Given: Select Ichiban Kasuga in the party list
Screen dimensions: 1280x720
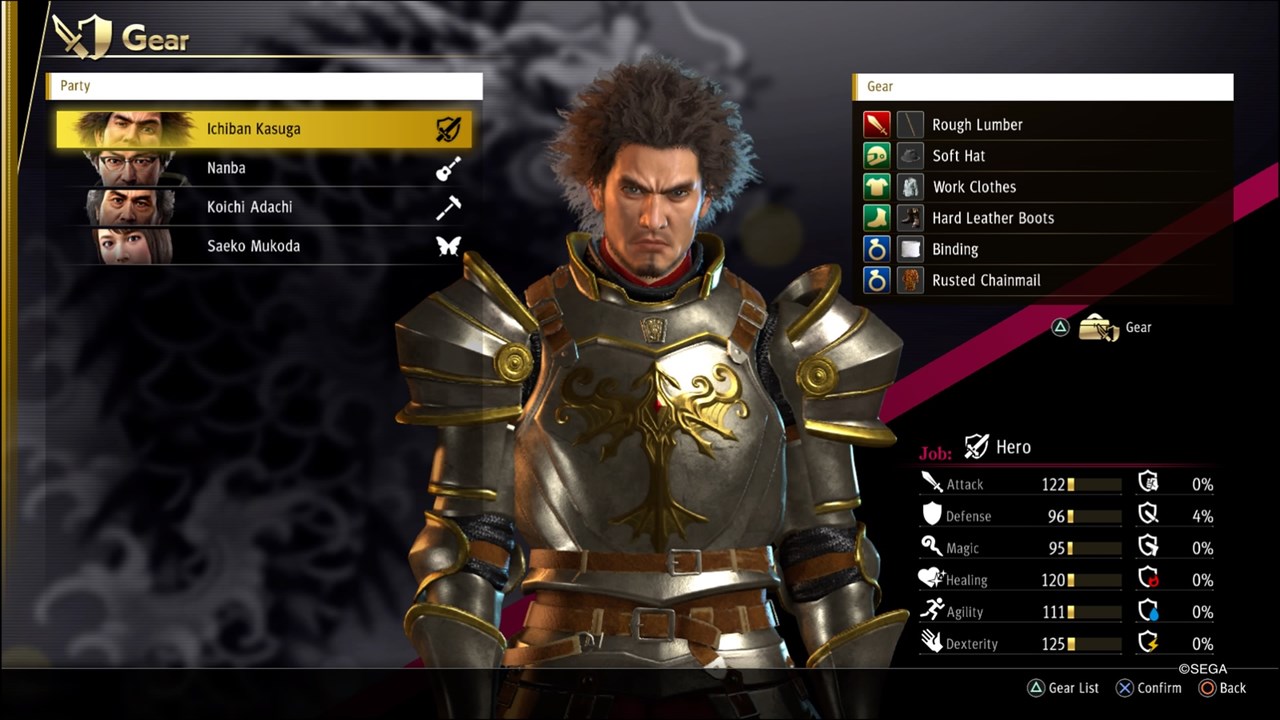Looking at the screenshot, I should click(x=264, y=129).
